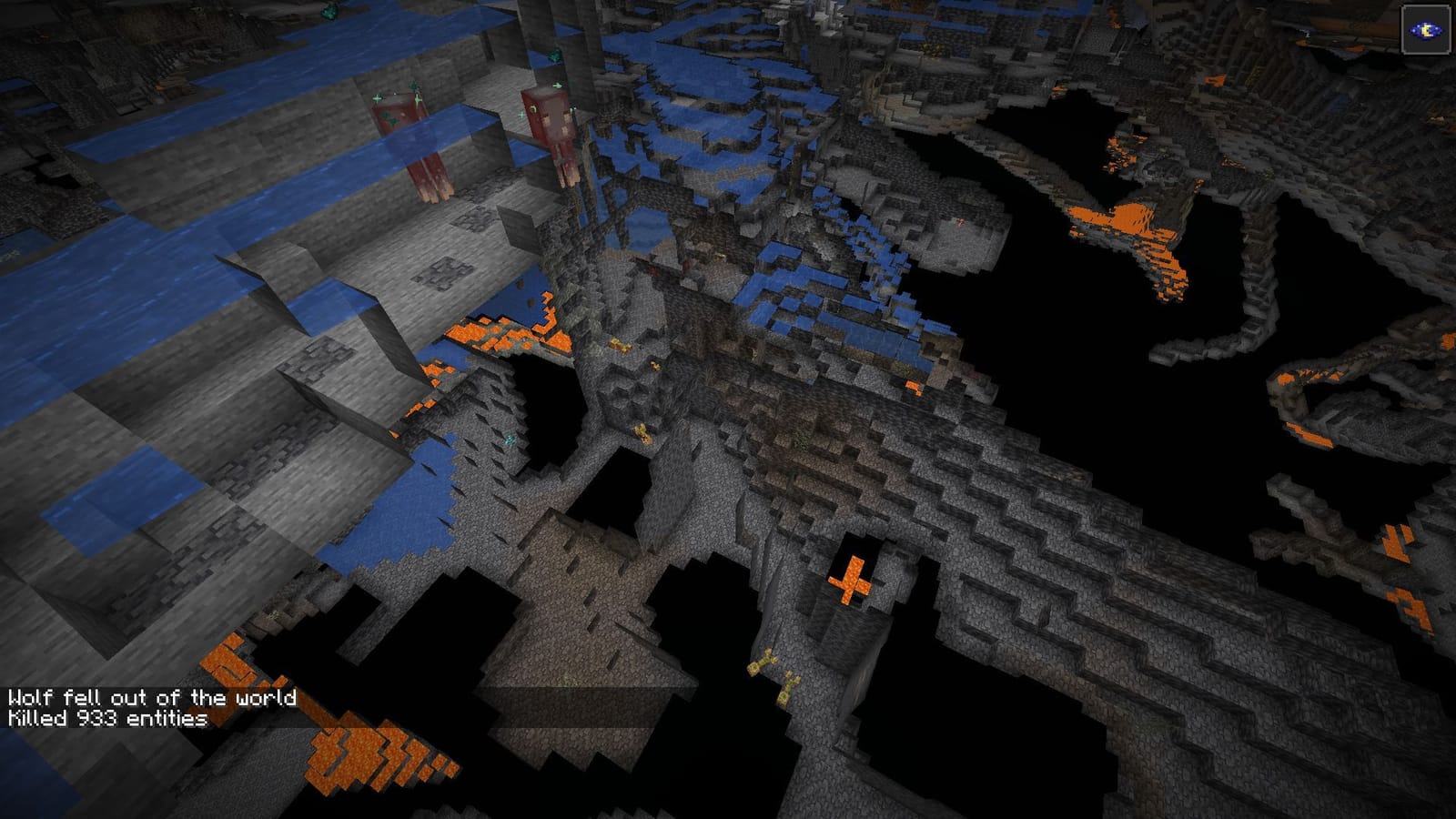The width and height of the screenshot is (1456, 819).
Task: Click the 'Killed 933 entities' chat line
Action: (x=105, y=720)
